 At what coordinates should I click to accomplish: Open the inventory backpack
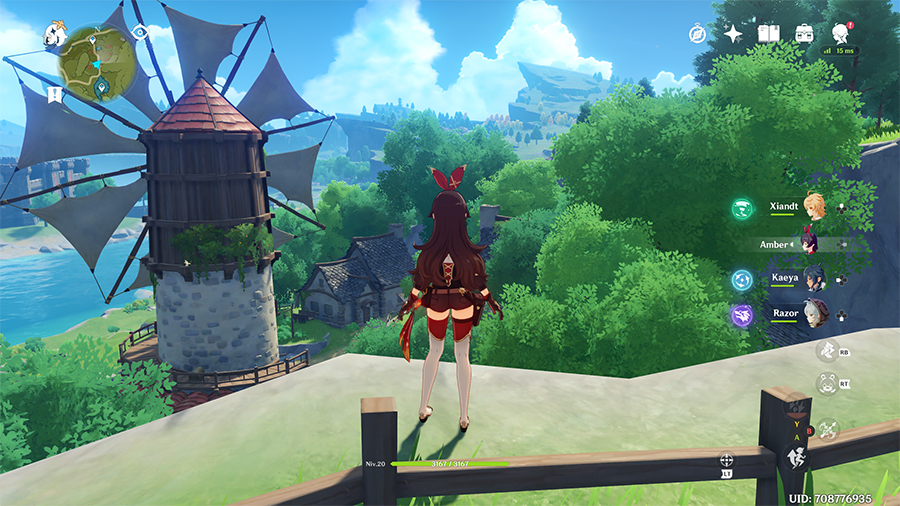click(804, 34)
